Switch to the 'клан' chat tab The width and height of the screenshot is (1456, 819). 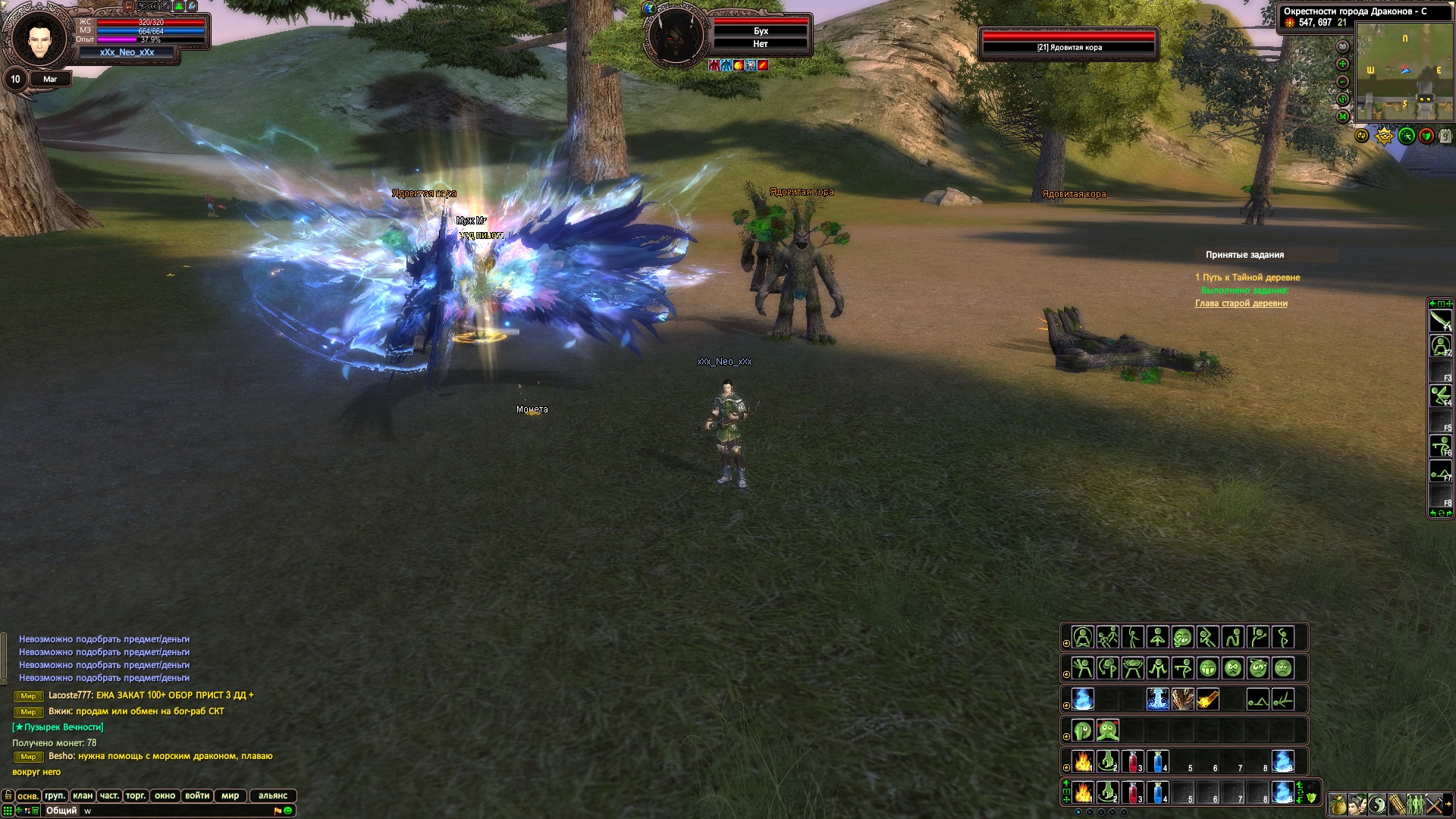[83, 795]
